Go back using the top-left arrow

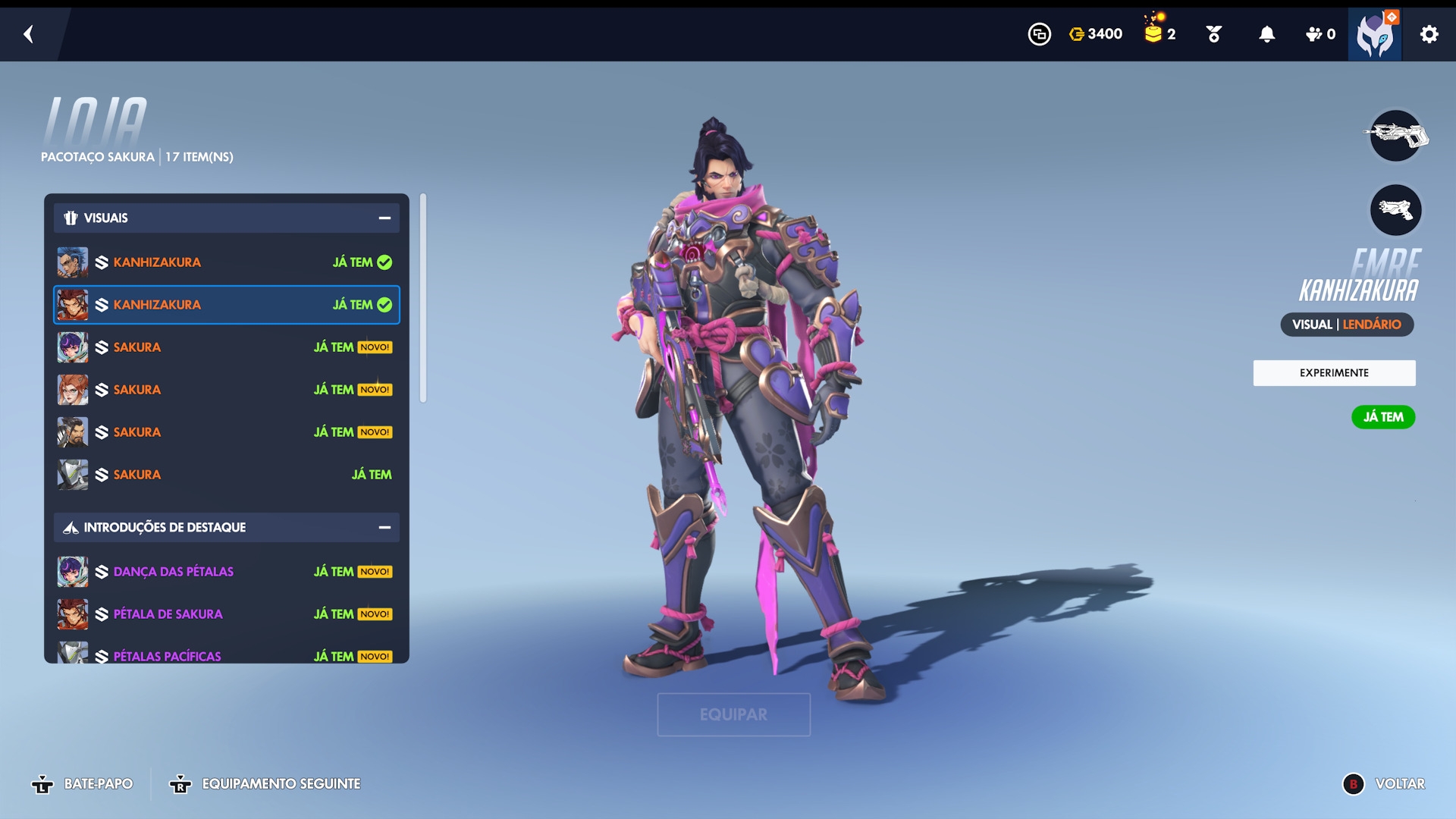(29, 34)
